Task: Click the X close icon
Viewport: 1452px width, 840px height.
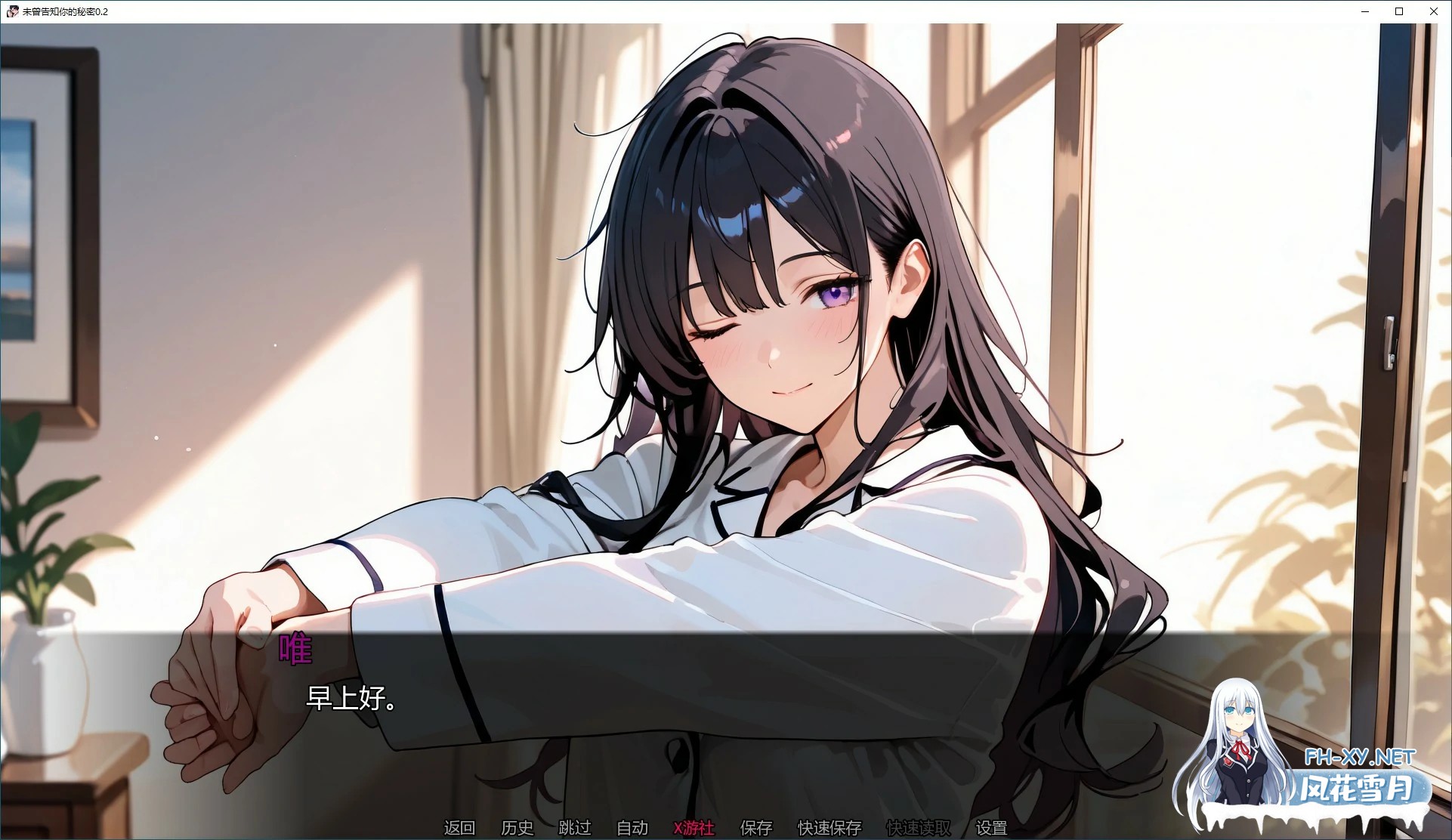Action: [1433, 11]
